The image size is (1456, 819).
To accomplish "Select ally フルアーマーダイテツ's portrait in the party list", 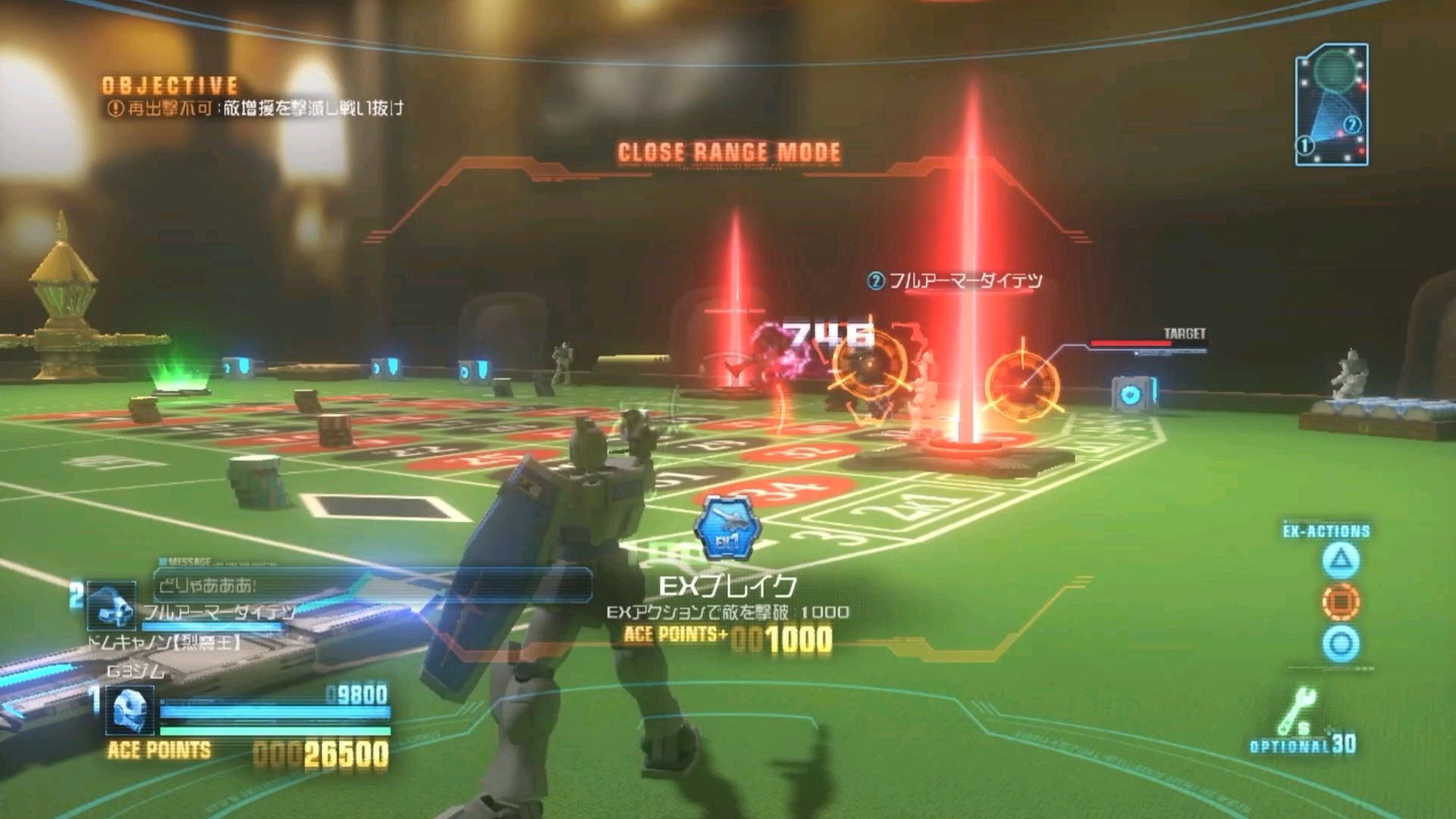I will [x=111, y=604].
